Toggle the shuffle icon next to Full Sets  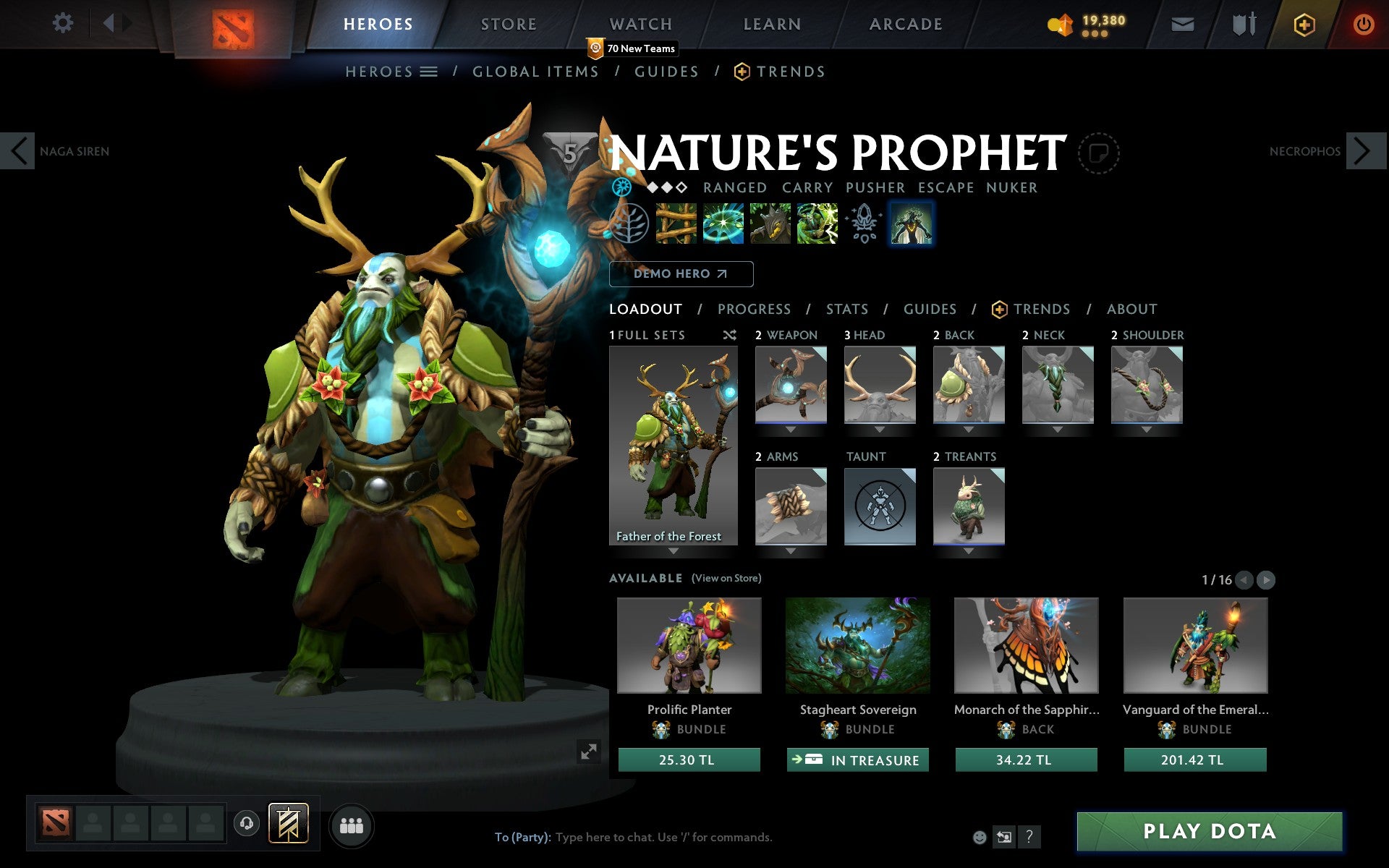click(729, 335)
